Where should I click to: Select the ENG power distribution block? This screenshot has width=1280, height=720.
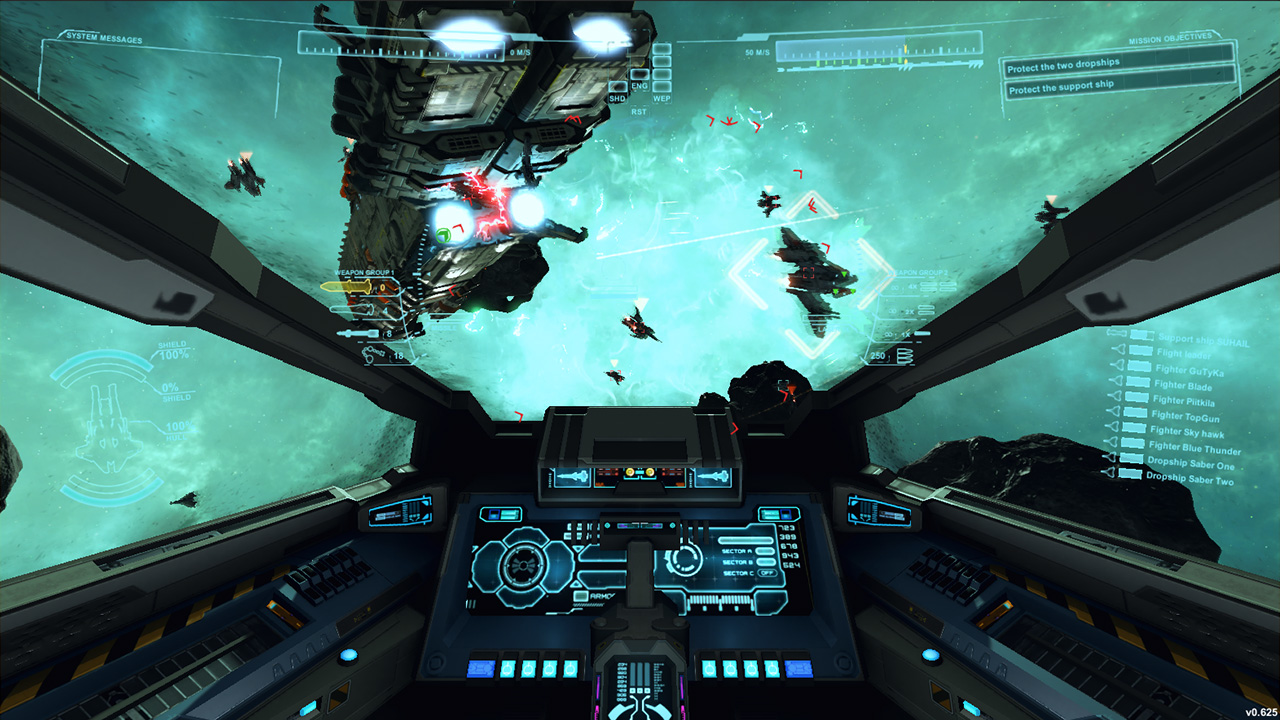tap(640, 75)
